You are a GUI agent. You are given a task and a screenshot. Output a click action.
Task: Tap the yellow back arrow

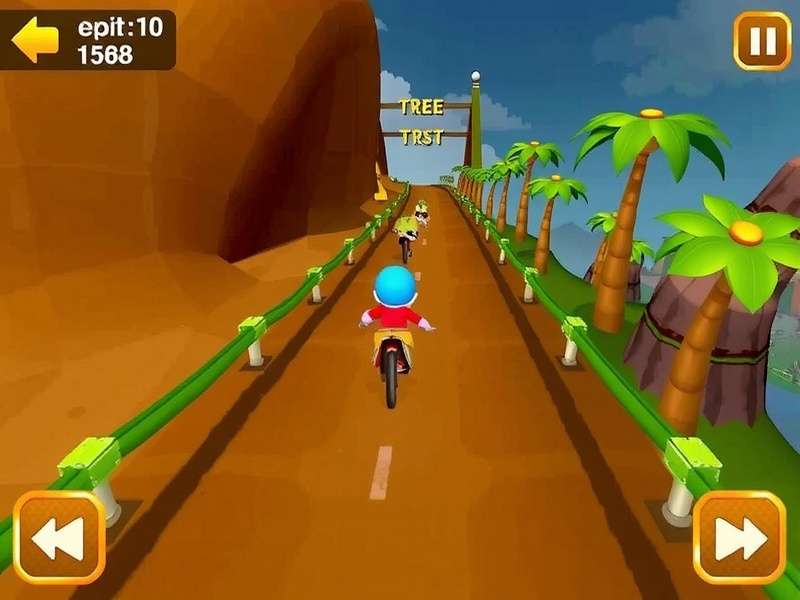(35, 40)
